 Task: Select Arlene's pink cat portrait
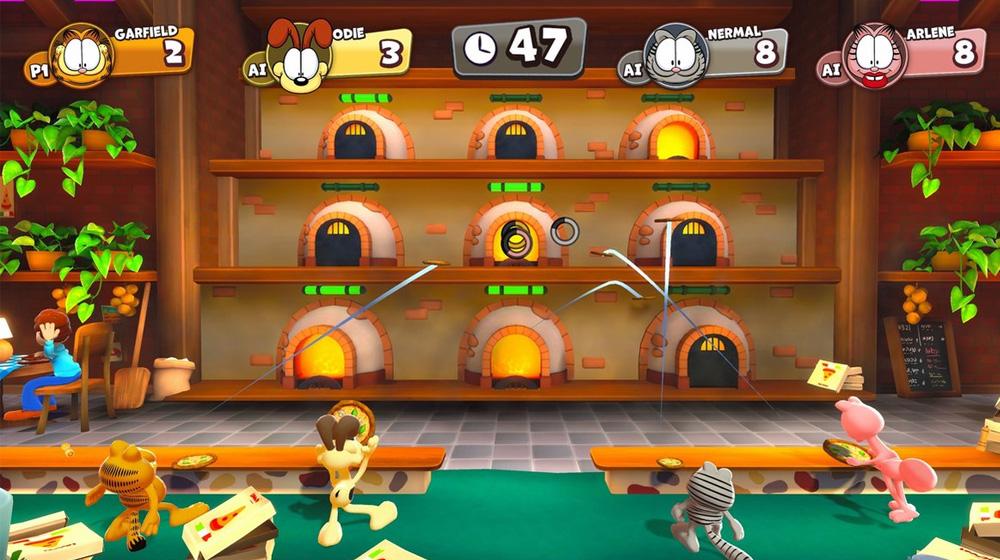[x=873, y=55]
